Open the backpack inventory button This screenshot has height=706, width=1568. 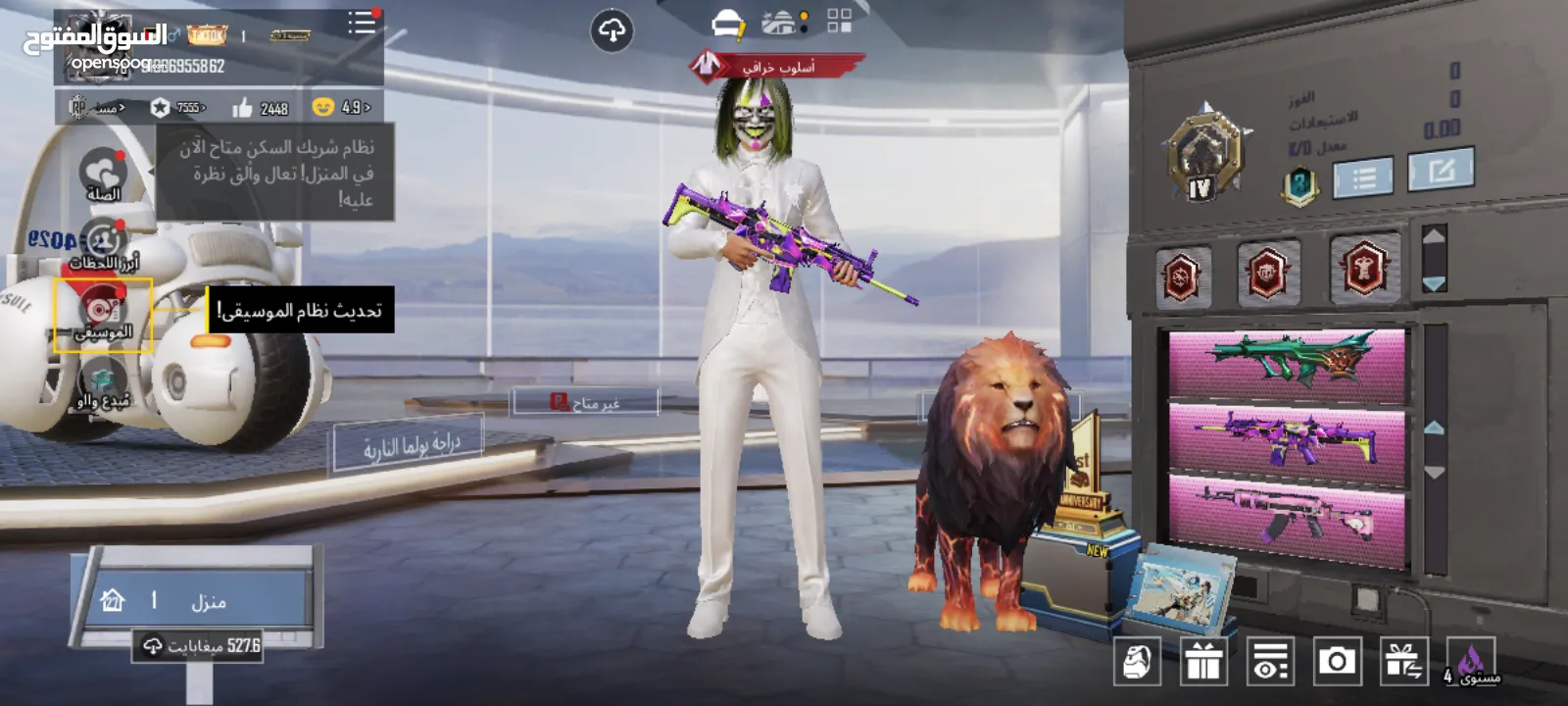(1137, 662)
